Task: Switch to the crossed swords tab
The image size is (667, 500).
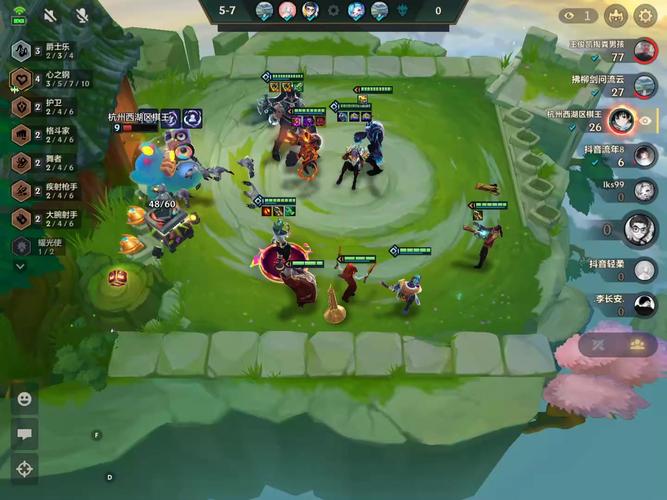Action: click(598, 345)
